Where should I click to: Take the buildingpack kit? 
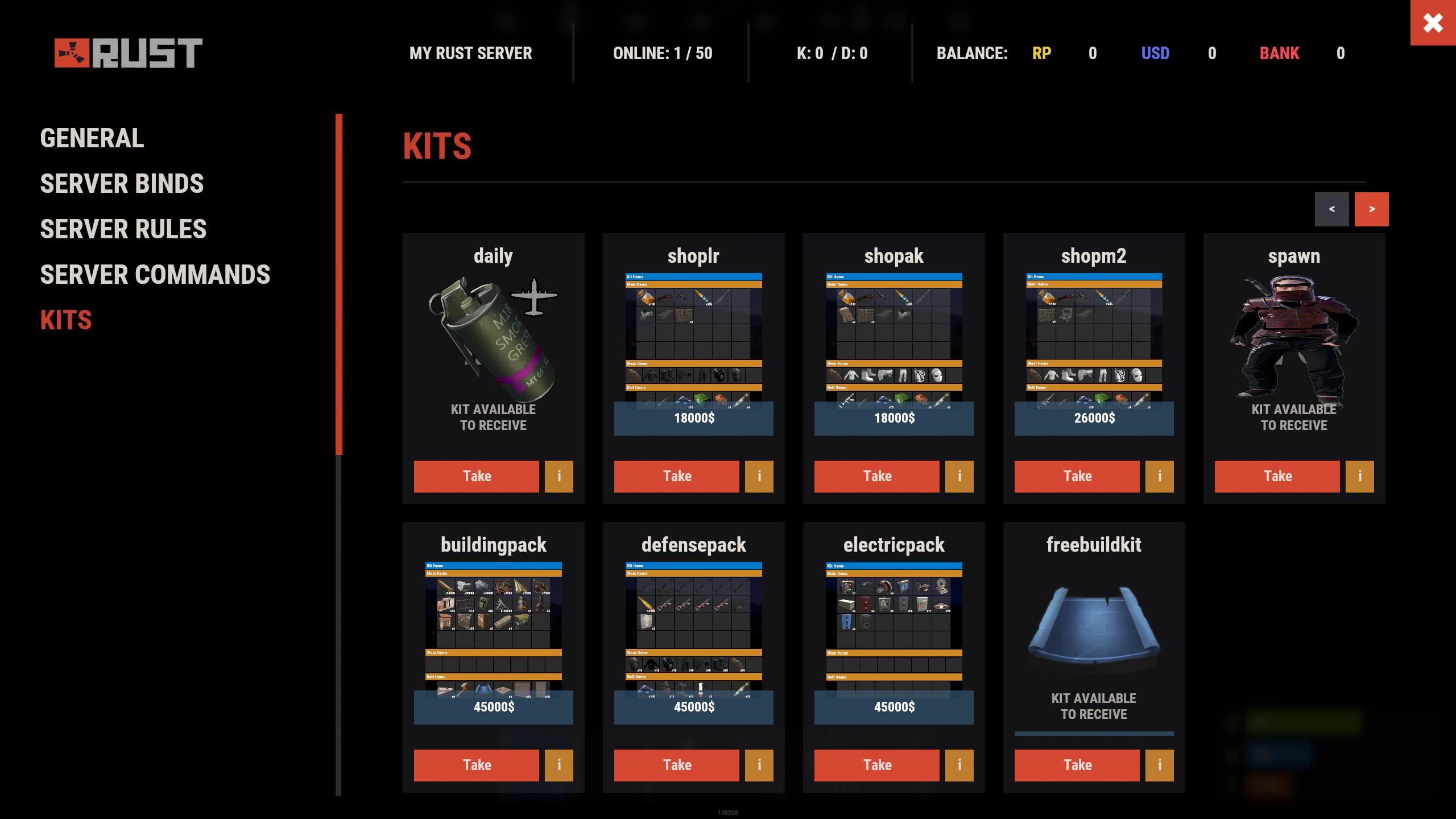point(476,765)
